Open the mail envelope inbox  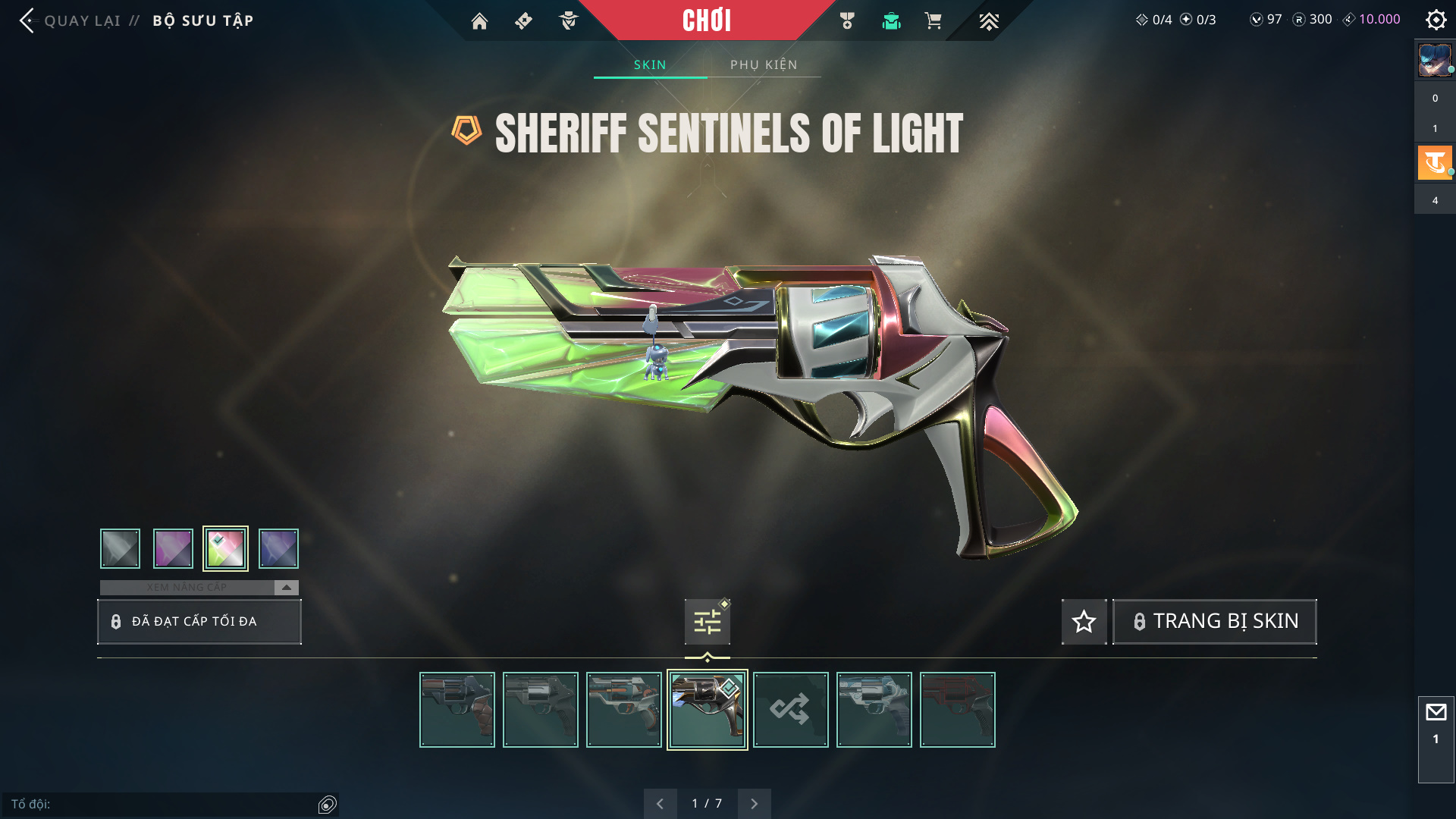[1436, 713]
